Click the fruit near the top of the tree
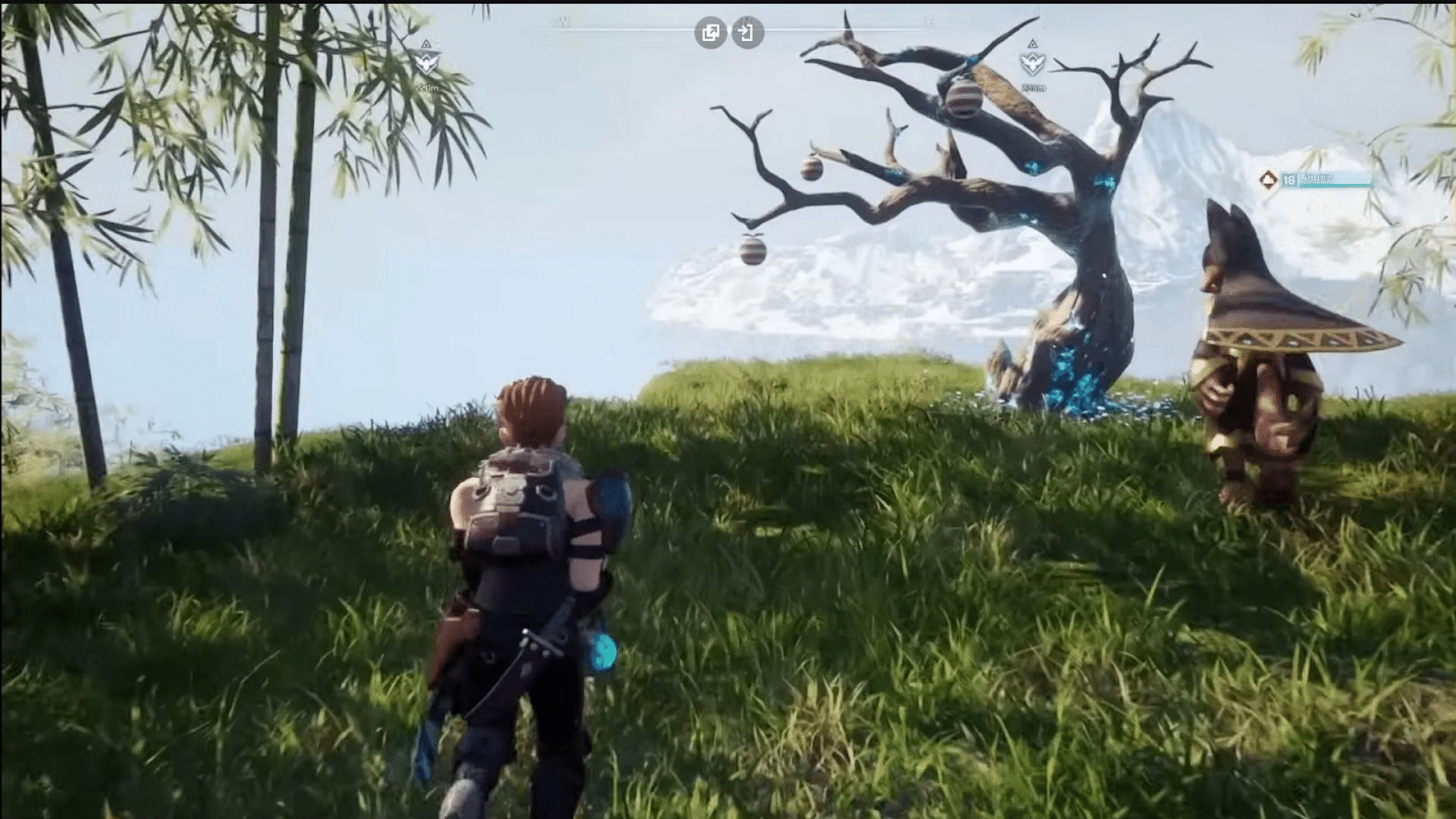Screen dimensions: 1456x819 pyautogui.click(x=964, y=100)
